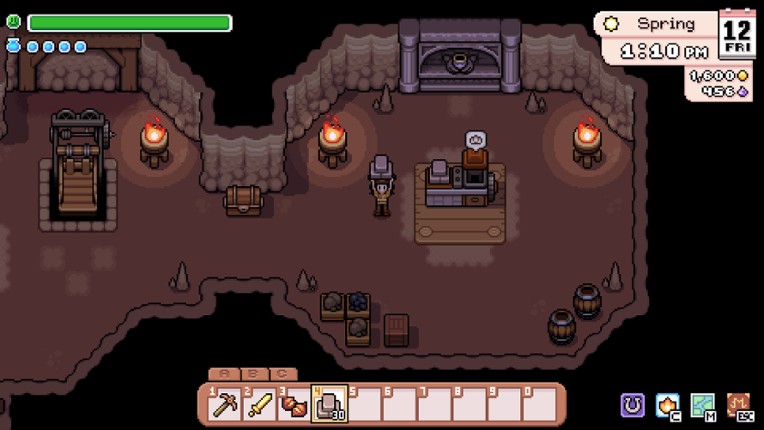Open the brown journal menu
Image resolution: width=764 pixels, height=430 pixels.
point(739,404)
